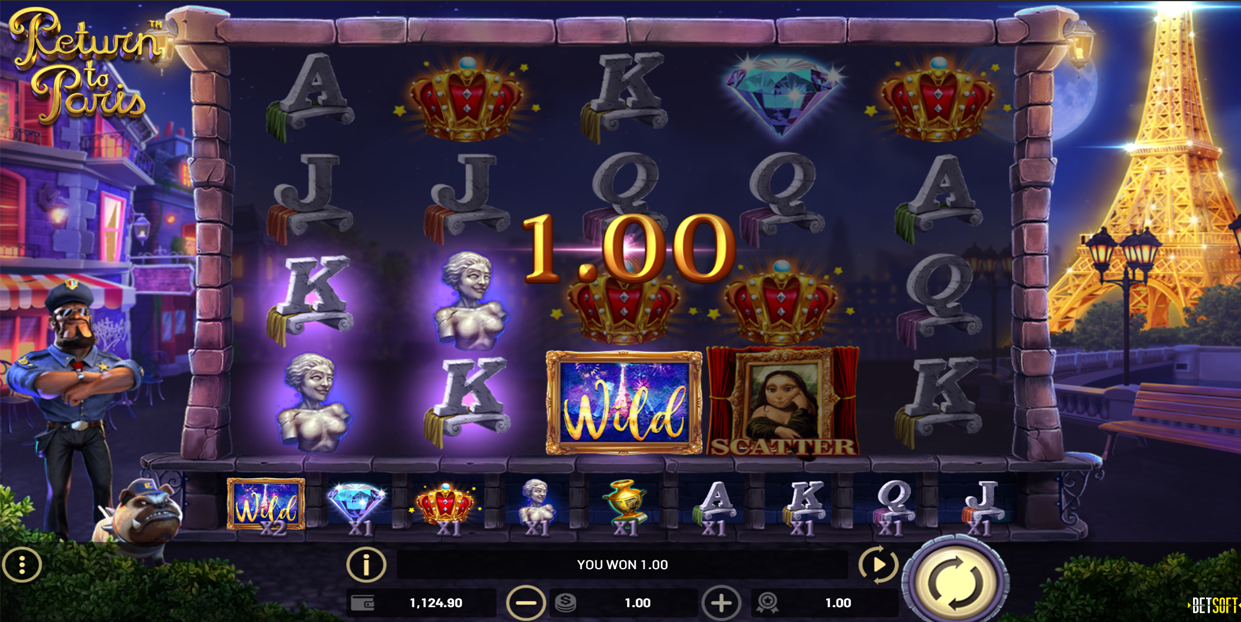Viewport: 1241px width, 622px height.
Task: Open the three-dot game menu
Action: click(21, 565)
